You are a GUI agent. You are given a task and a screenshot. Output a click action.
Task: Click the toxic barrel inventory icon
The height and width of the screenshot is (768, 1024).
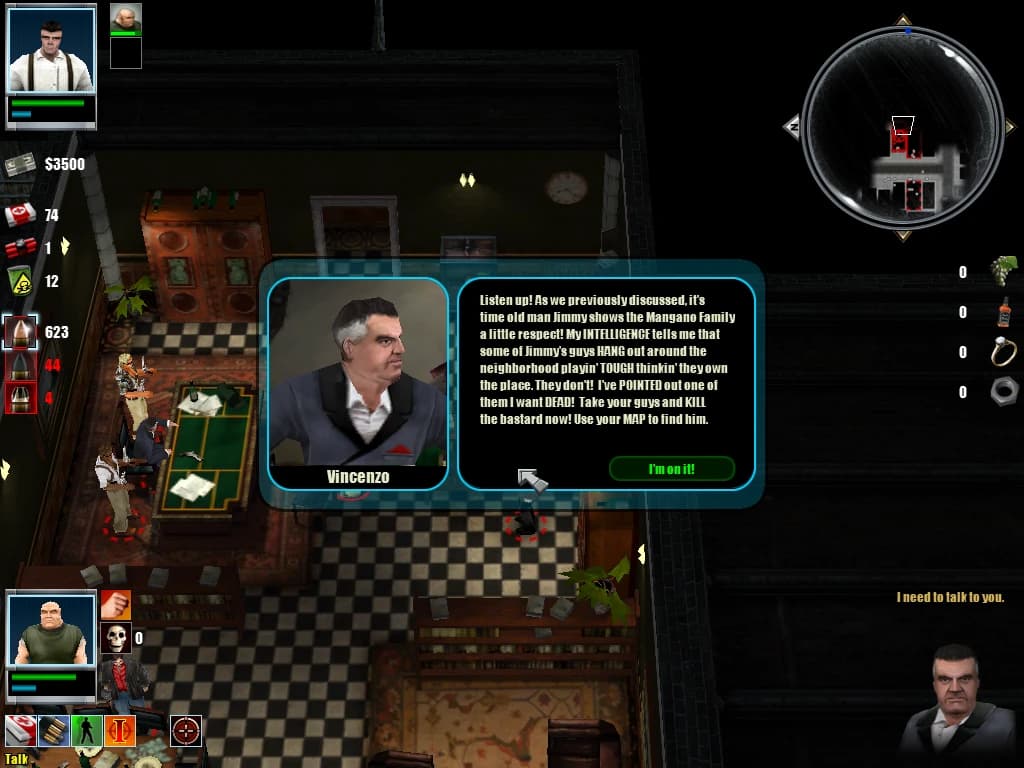20,281
